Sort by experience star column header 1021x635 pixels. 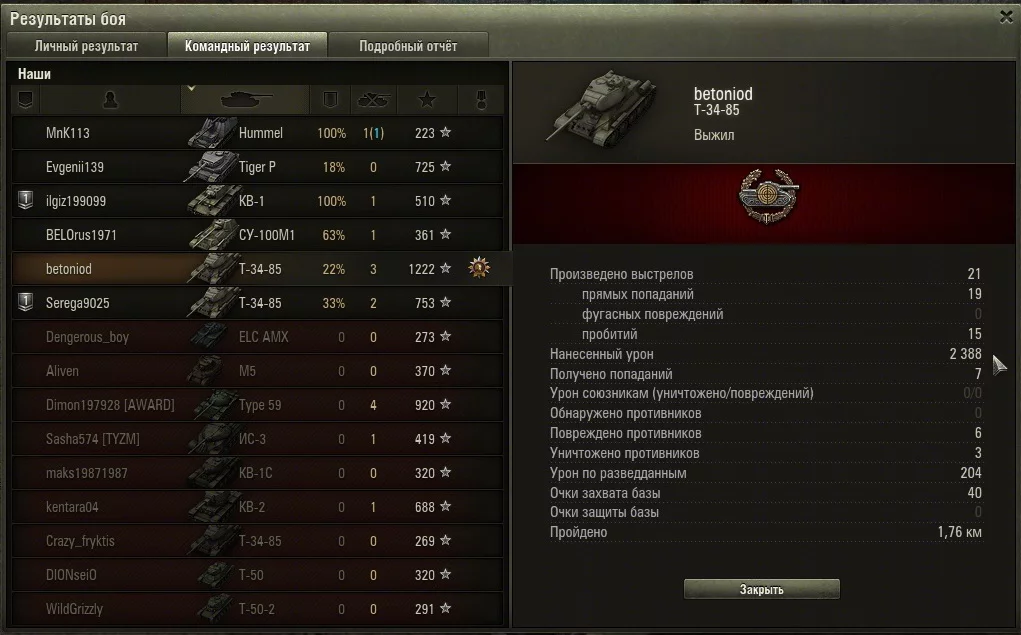point(427,99)
